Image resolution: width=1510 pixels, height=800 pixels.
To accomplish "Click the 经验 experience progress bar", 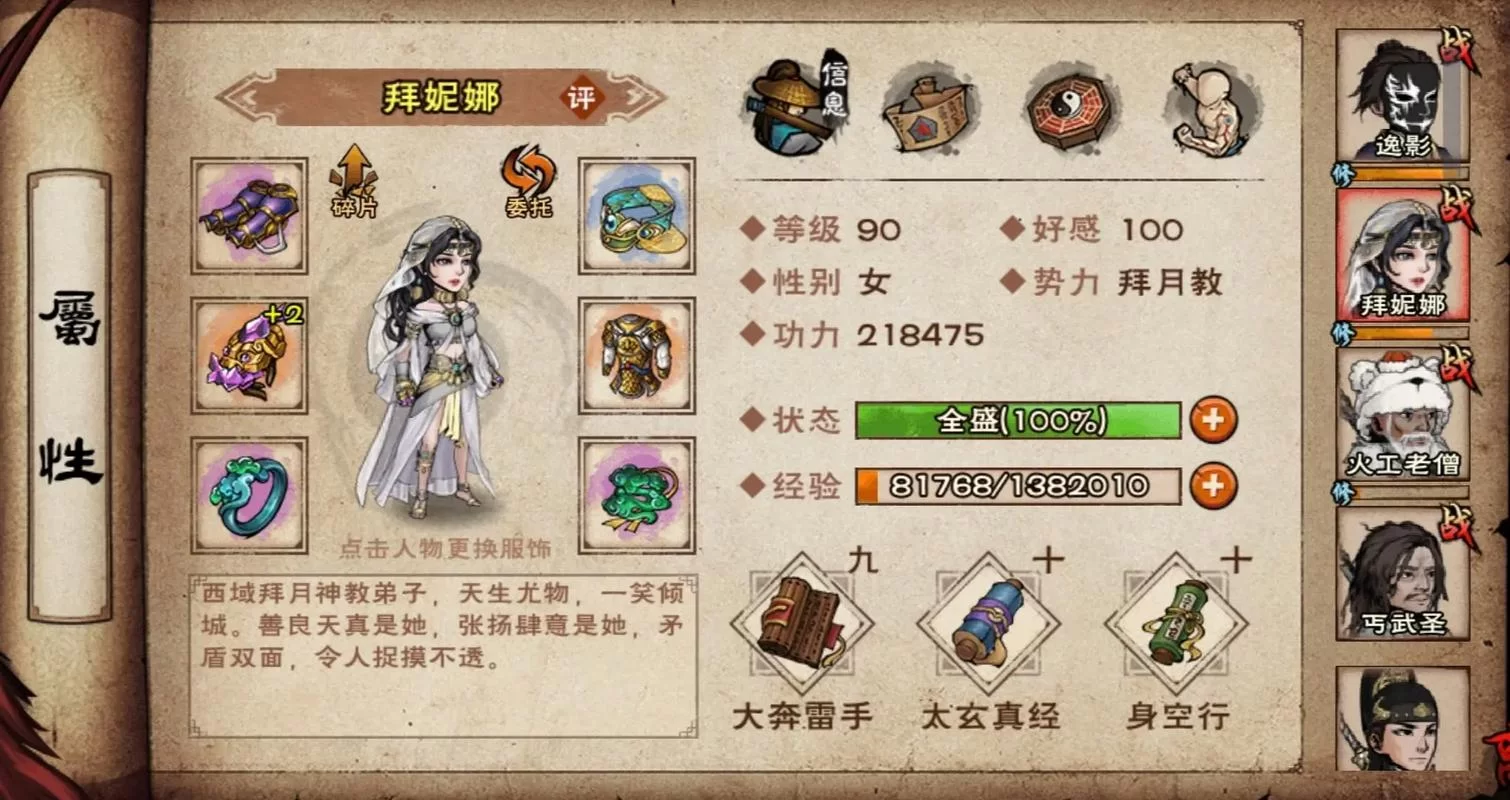I will 1020,486.
